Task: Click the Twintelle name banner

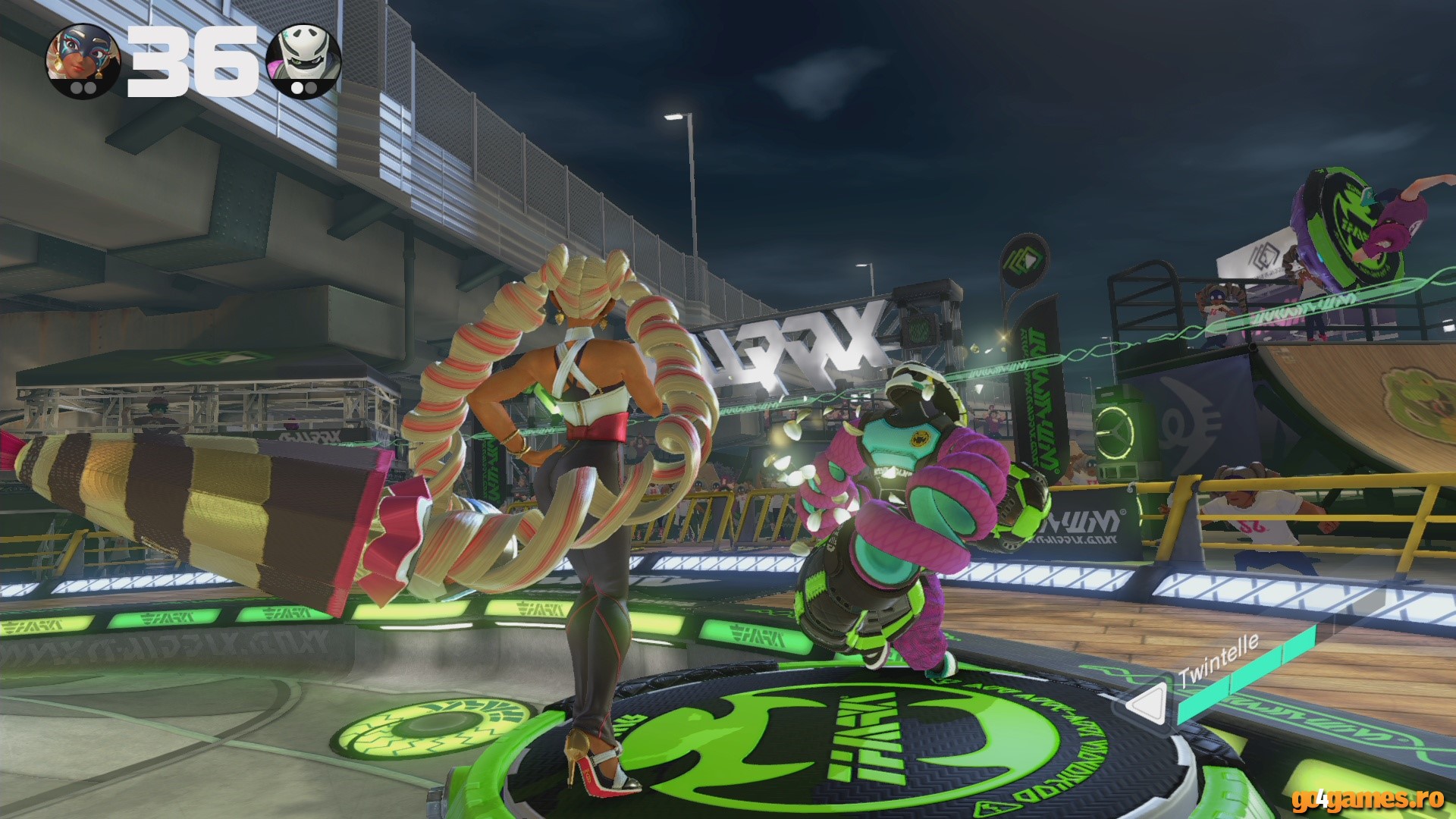Action: click(x=1219, y=661)
